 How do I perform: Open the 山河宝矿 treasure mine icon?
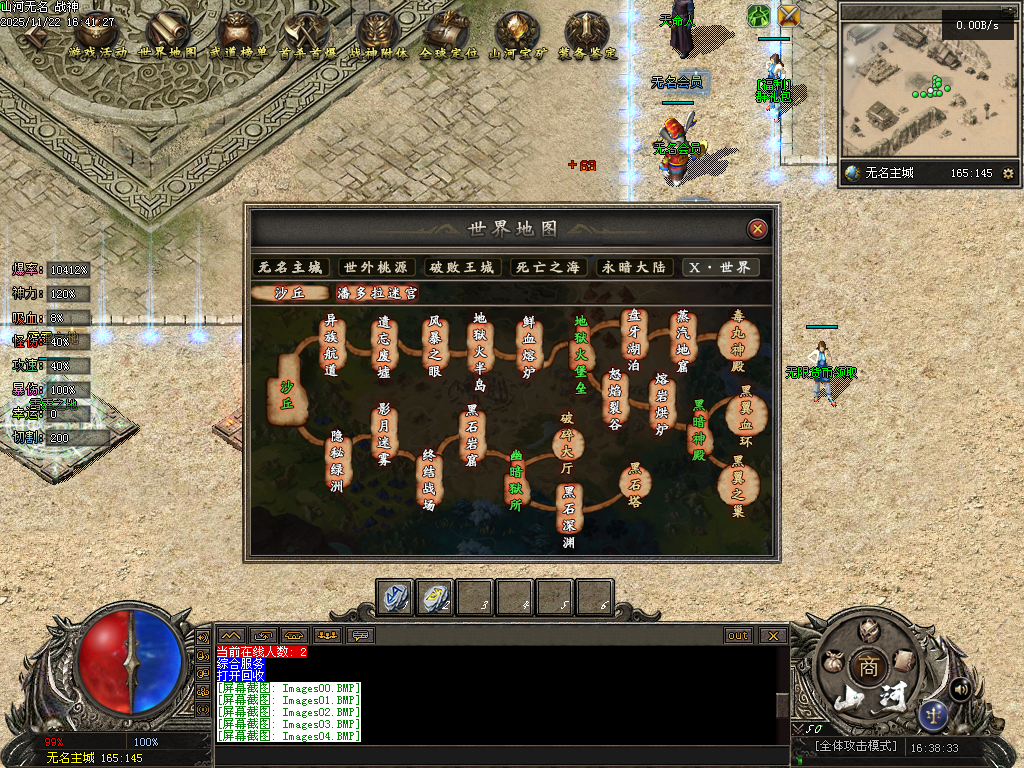click(x=516, y=35)
